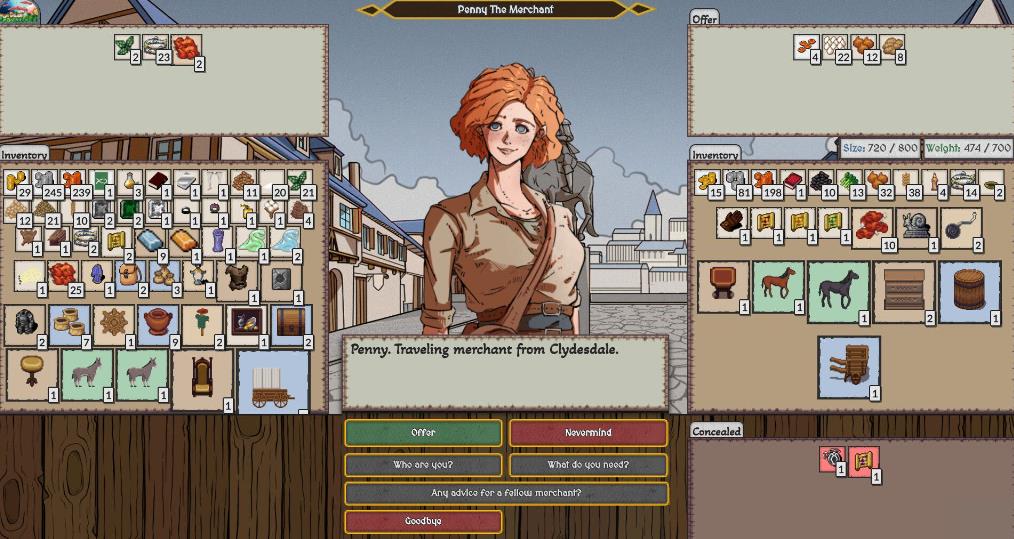Select the wooden barrel item
The width and height of the screenshot is (1014, 539).
click(x=969, y=290)
